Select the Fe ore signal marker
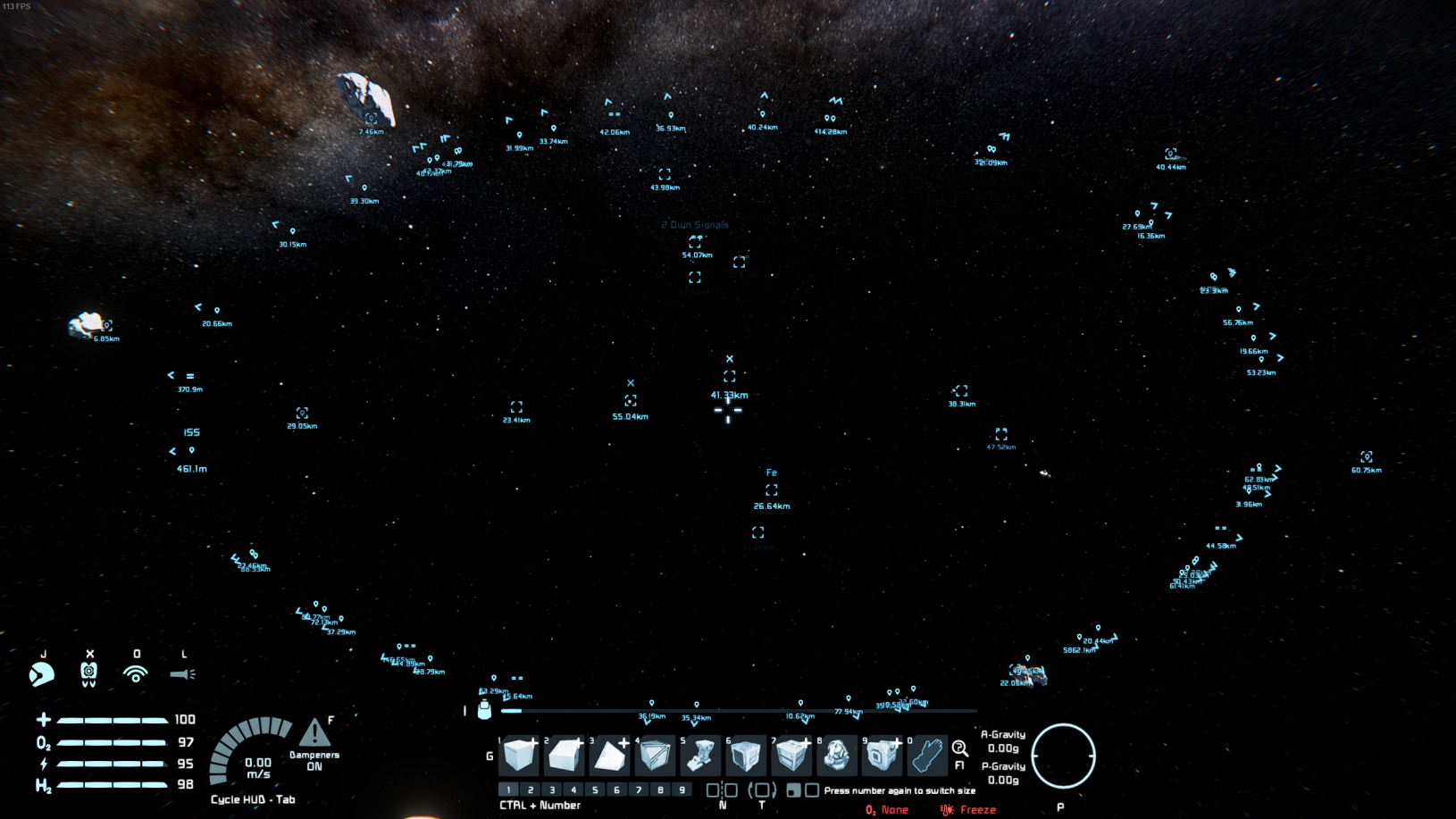 pyautogui.click(x=772, y=490)
